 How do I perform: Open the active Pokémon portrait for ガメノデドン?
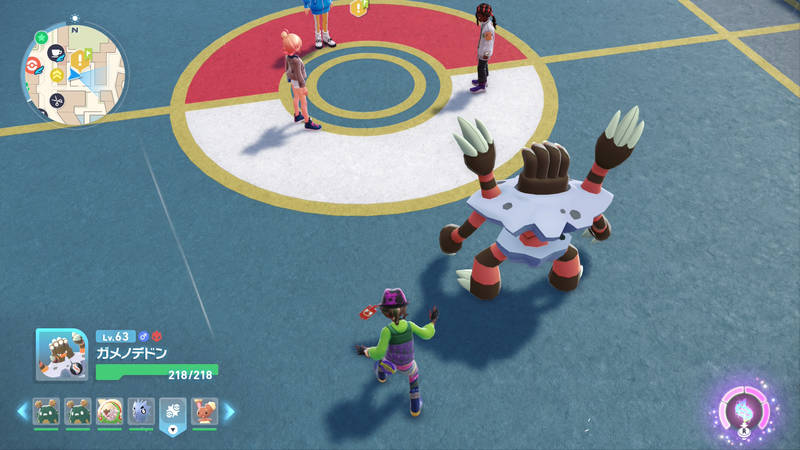[63, 355]
